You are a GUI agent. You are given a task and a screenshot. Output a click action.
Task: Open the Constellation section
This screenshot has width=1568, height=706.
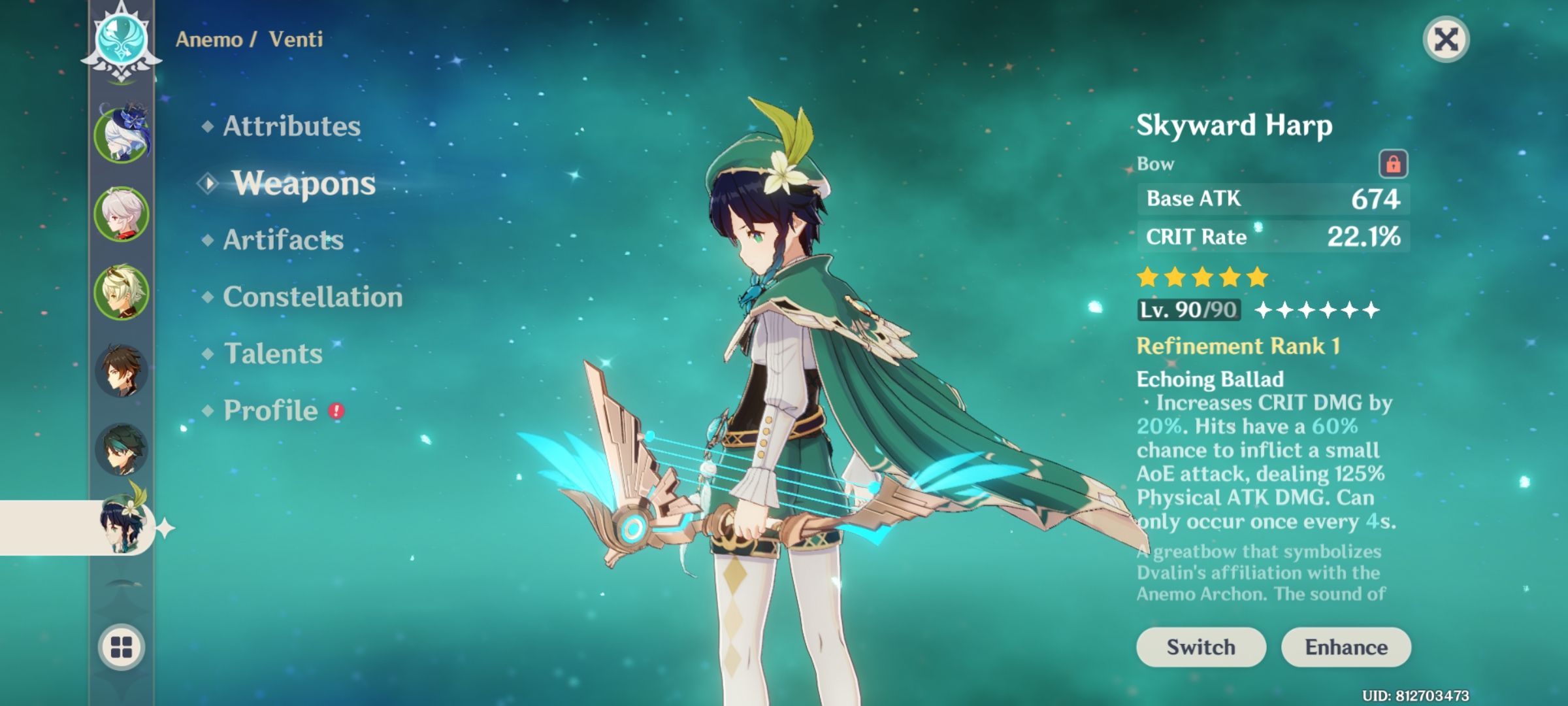(312, 297)
